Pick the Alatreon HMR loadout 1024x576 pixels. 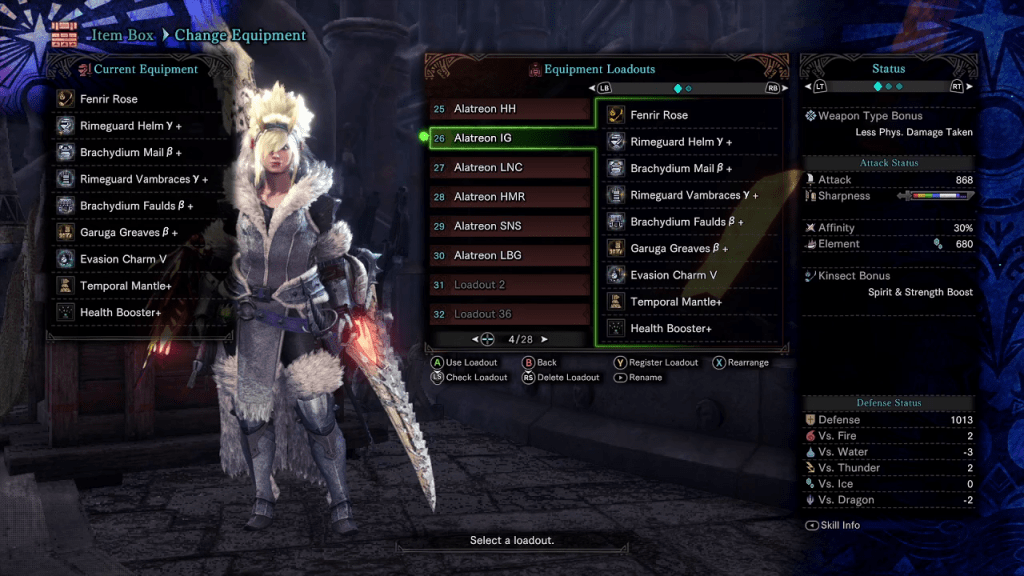coord(510,197)
